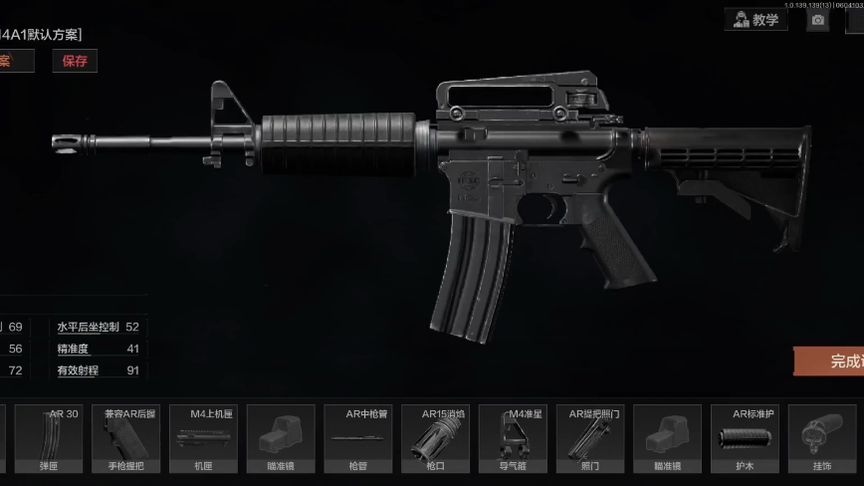This screenshot has height=486, width=864.
Task: Select the AR 30 magazine slot (弹匣)
Action: click(x=48, y=439)
